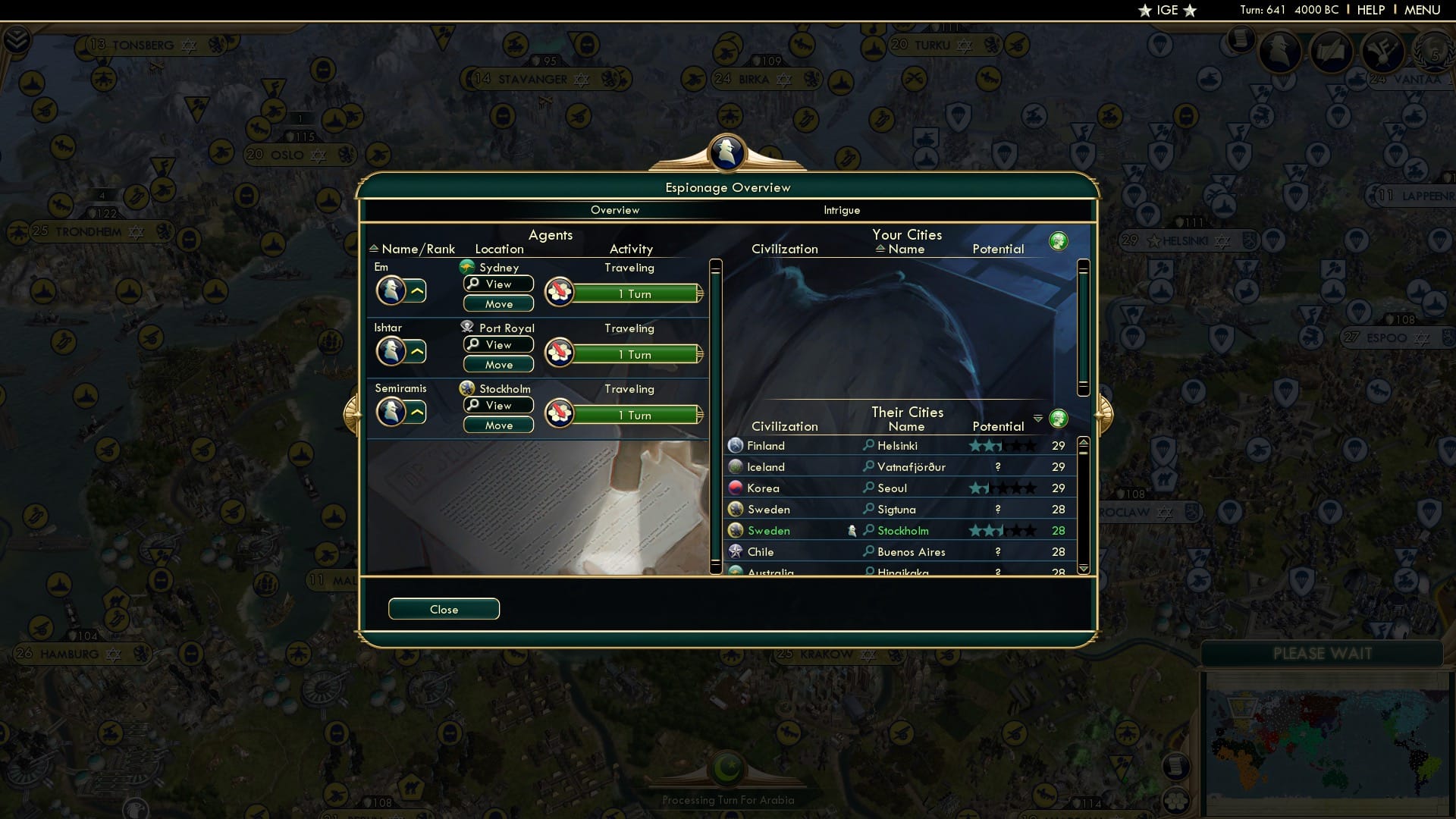Click the pirate skull icon beside Port Royal
The width and height of the screenshot is (1456, 819).
(466, 328)
